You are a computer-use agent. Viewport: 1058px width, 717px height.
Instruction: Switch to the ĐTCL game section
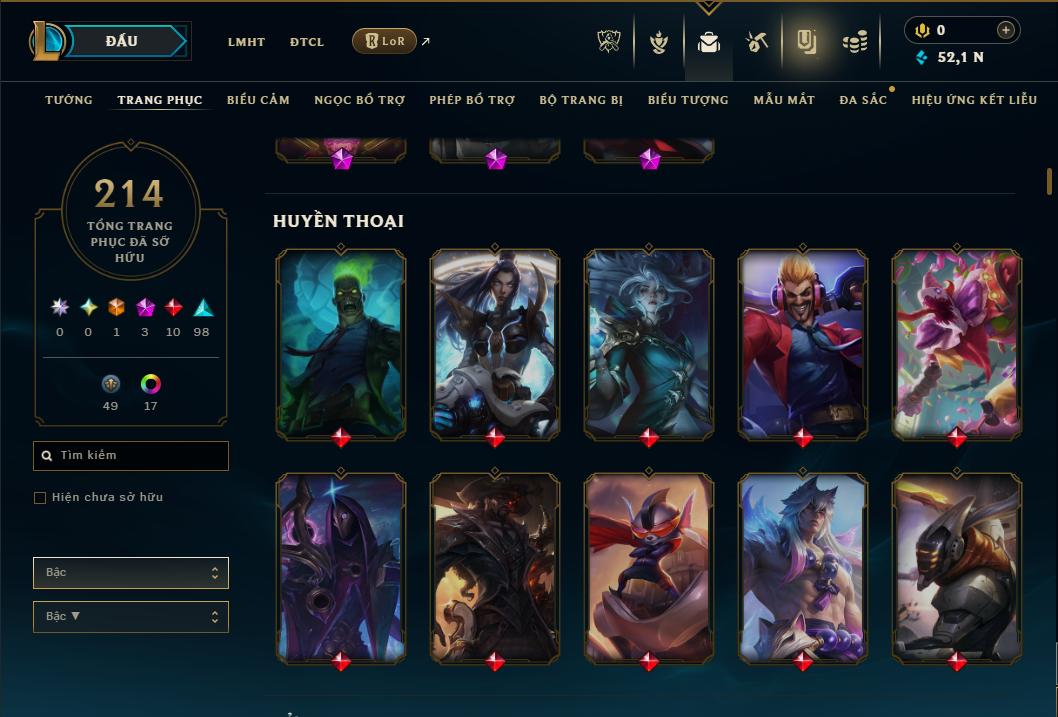coord(307,42)
